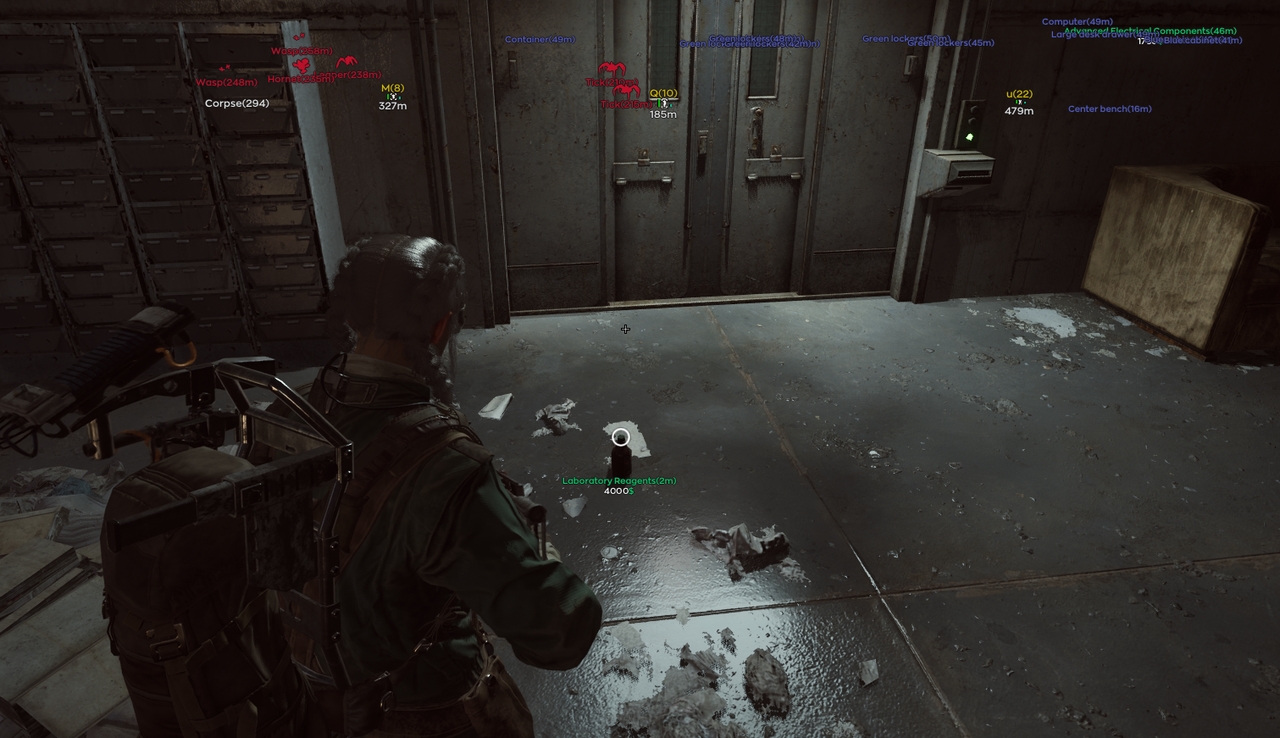
Task: Select the Blue cabinet(41m) label
Action: [x=1204, y=41]
